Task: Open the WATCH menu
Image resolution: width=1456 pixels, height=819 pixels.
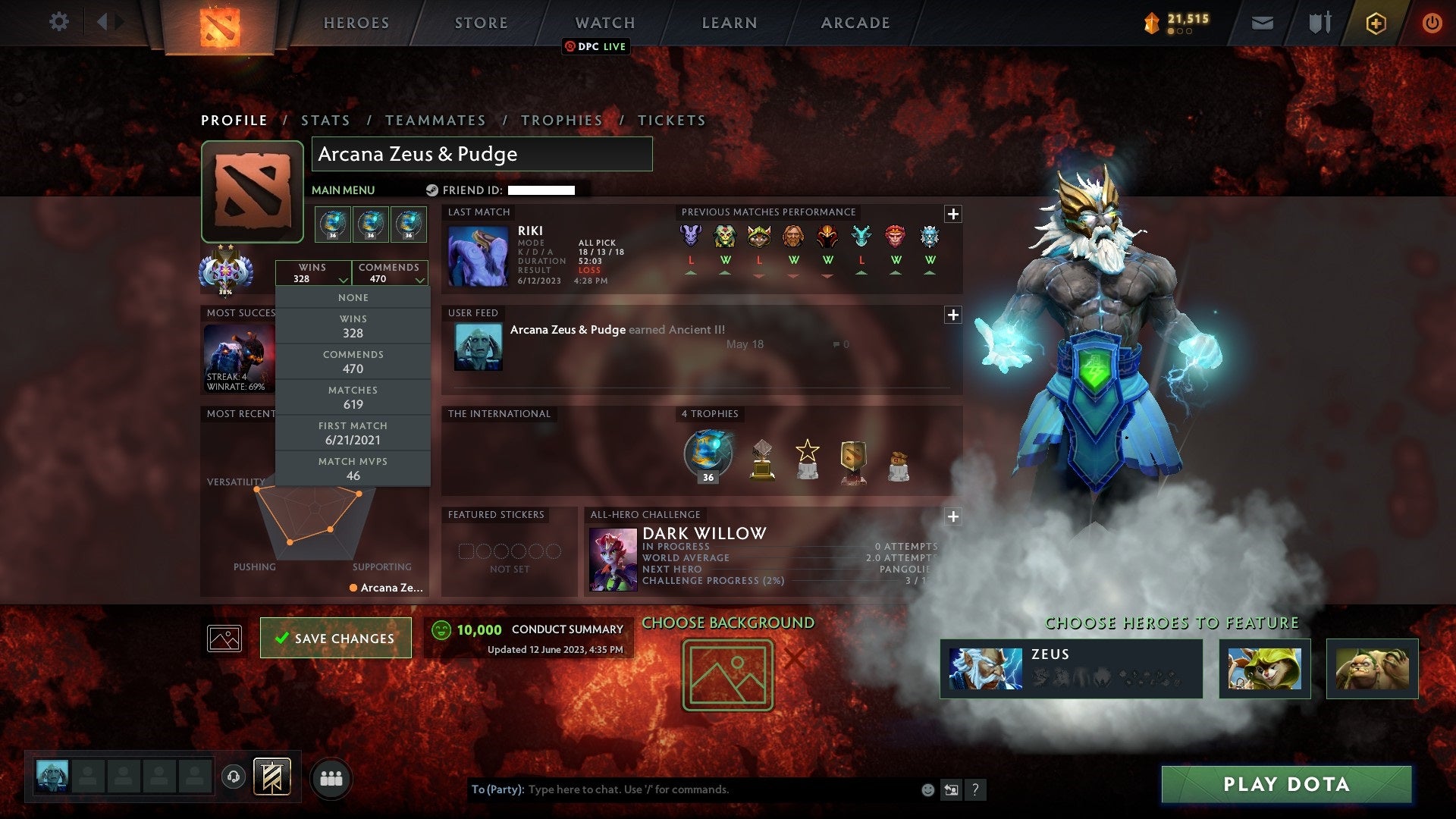Action: 605,23
